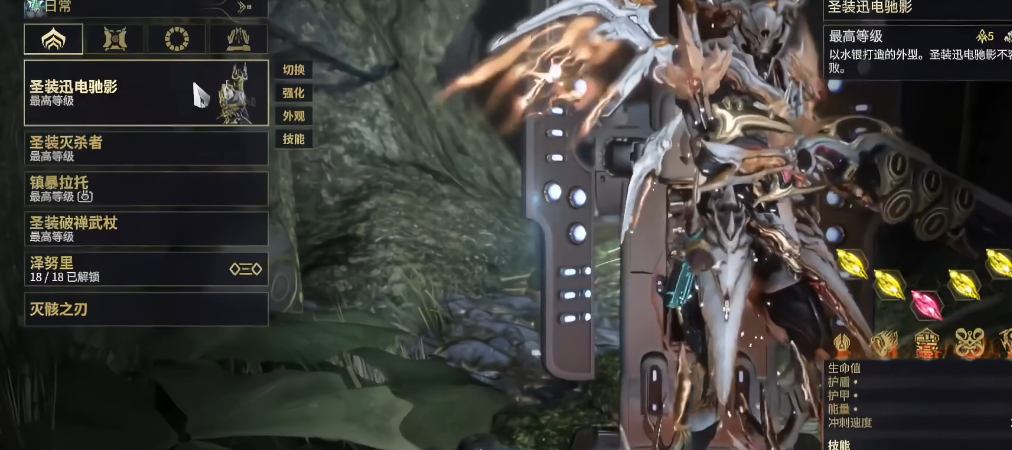
Task: Select the 灭骸之刃 slot
Action: (x=146, y=309)
